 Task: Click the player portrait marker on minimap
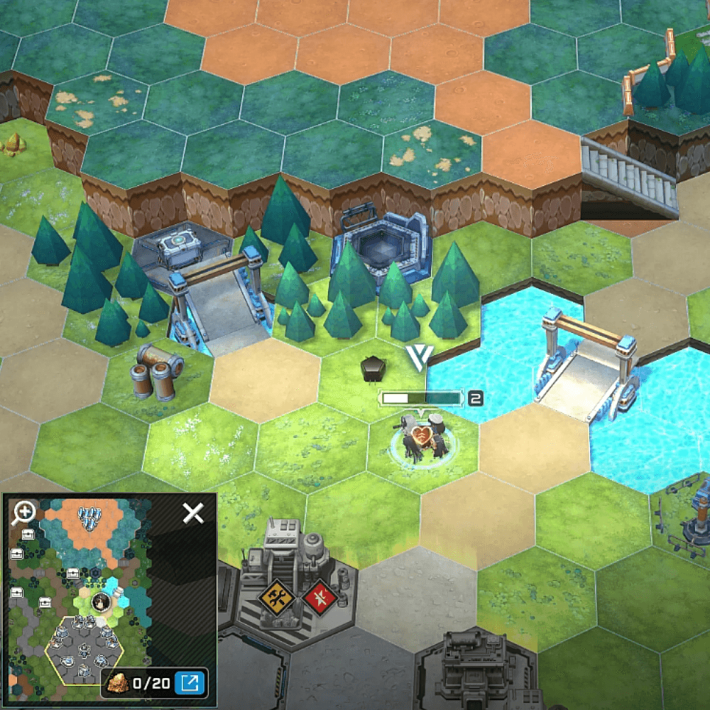[x=101, y=602]
